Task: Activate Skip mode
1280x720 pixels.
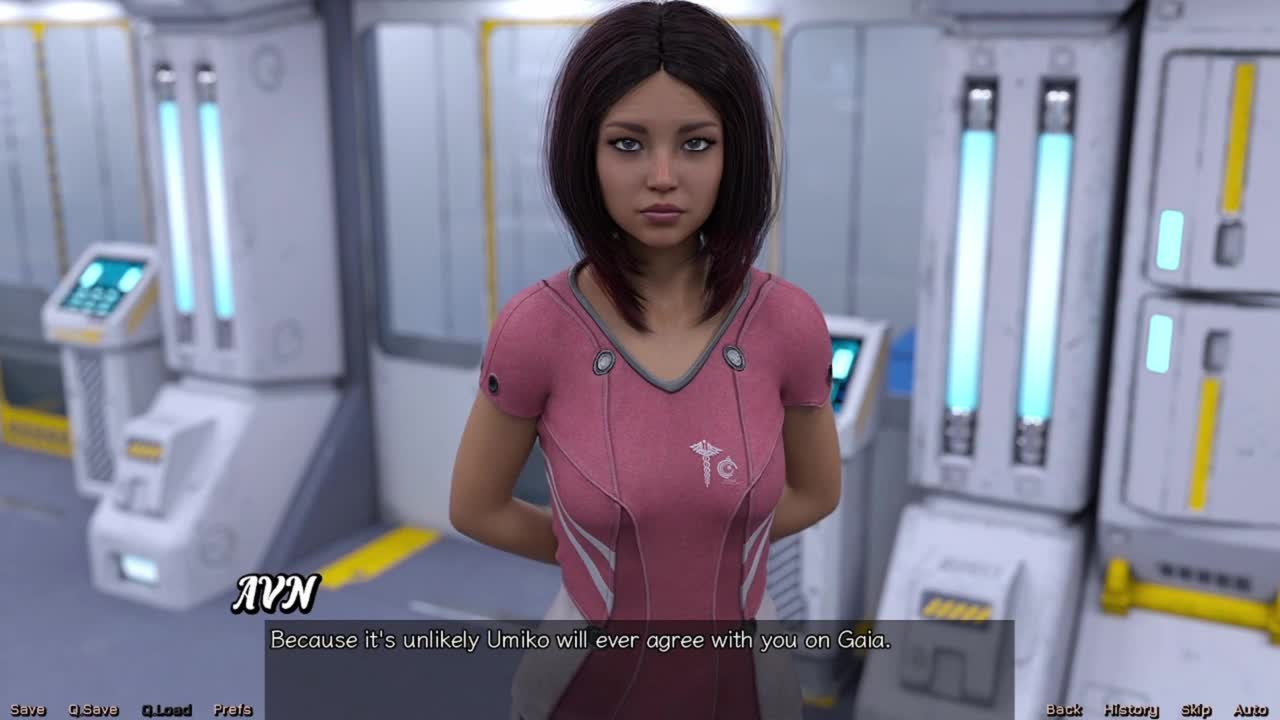Action: point(1195,710)
